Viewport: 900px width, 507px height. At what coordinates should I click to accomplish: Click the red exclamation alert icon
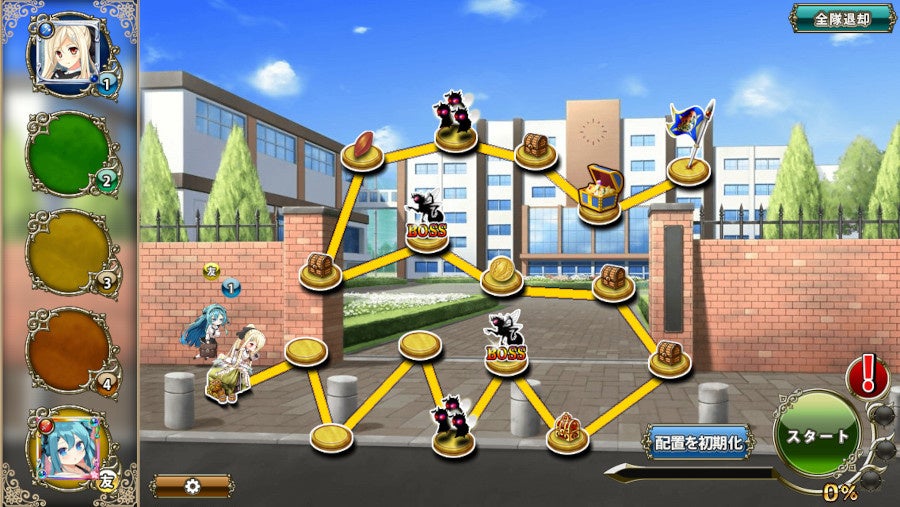point(866,377)
